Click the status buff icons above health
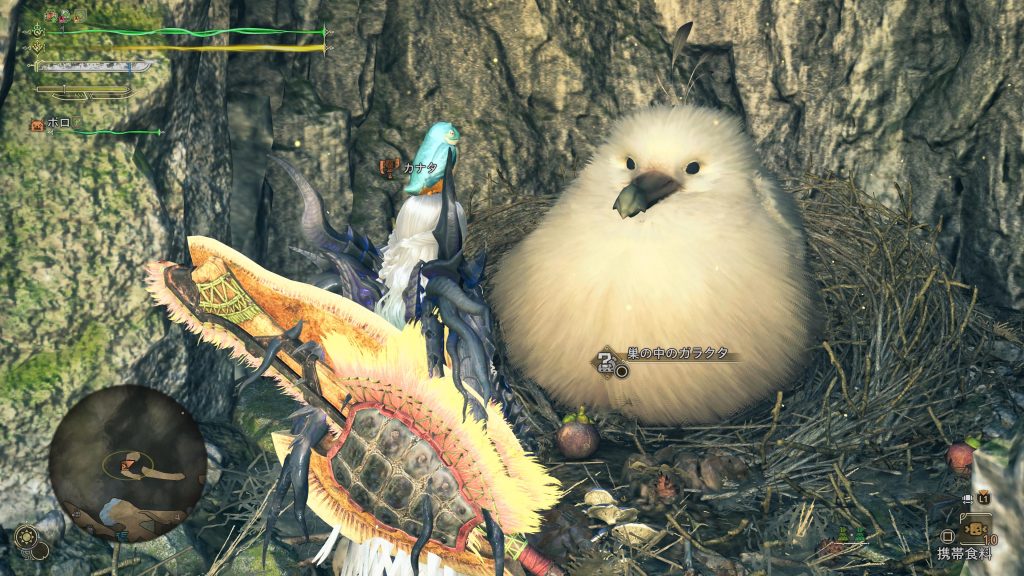 point(65,15)
